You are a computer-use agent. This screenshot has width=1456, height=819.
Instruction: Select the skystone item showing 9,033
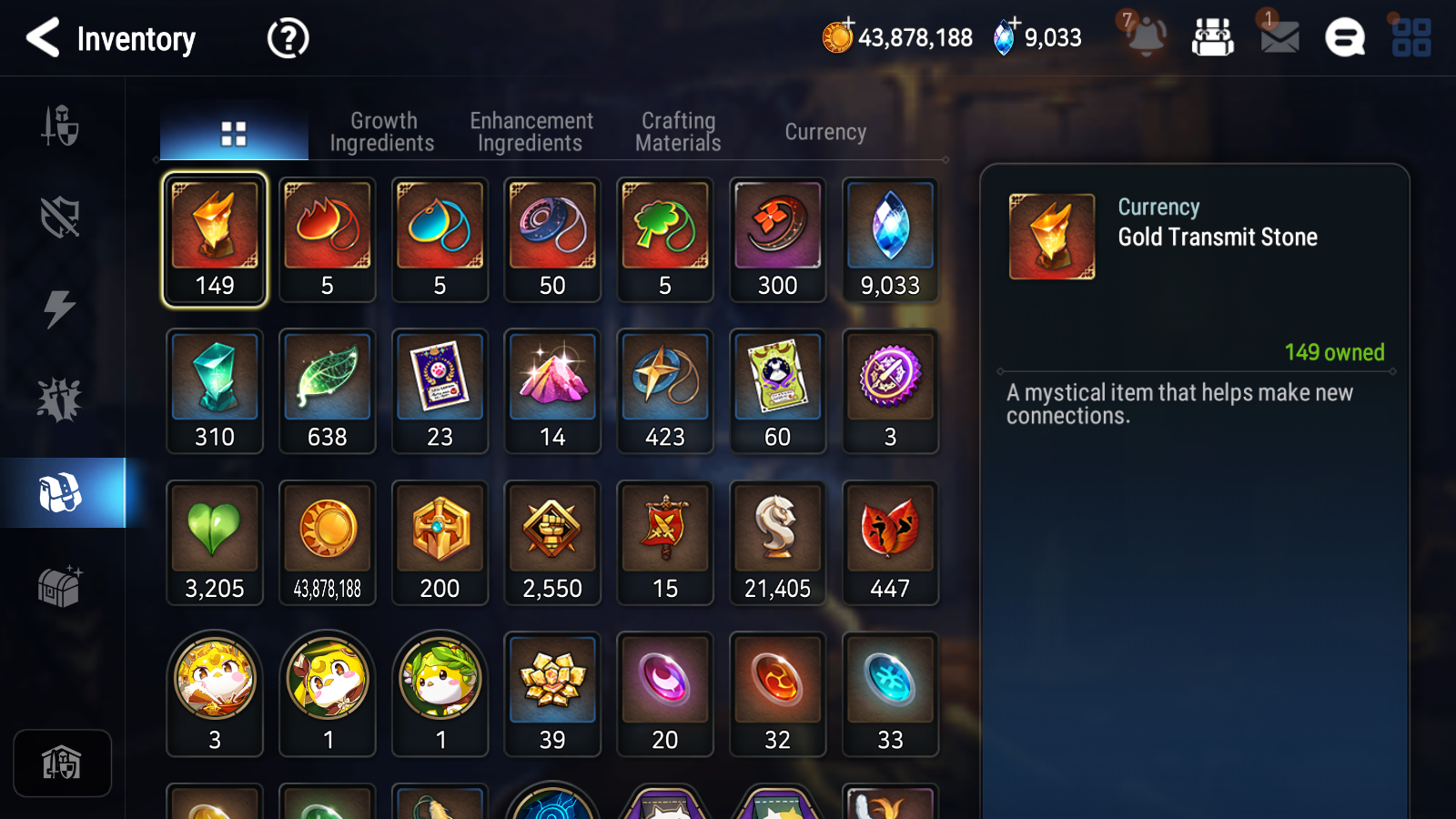[x=890, y=239]
